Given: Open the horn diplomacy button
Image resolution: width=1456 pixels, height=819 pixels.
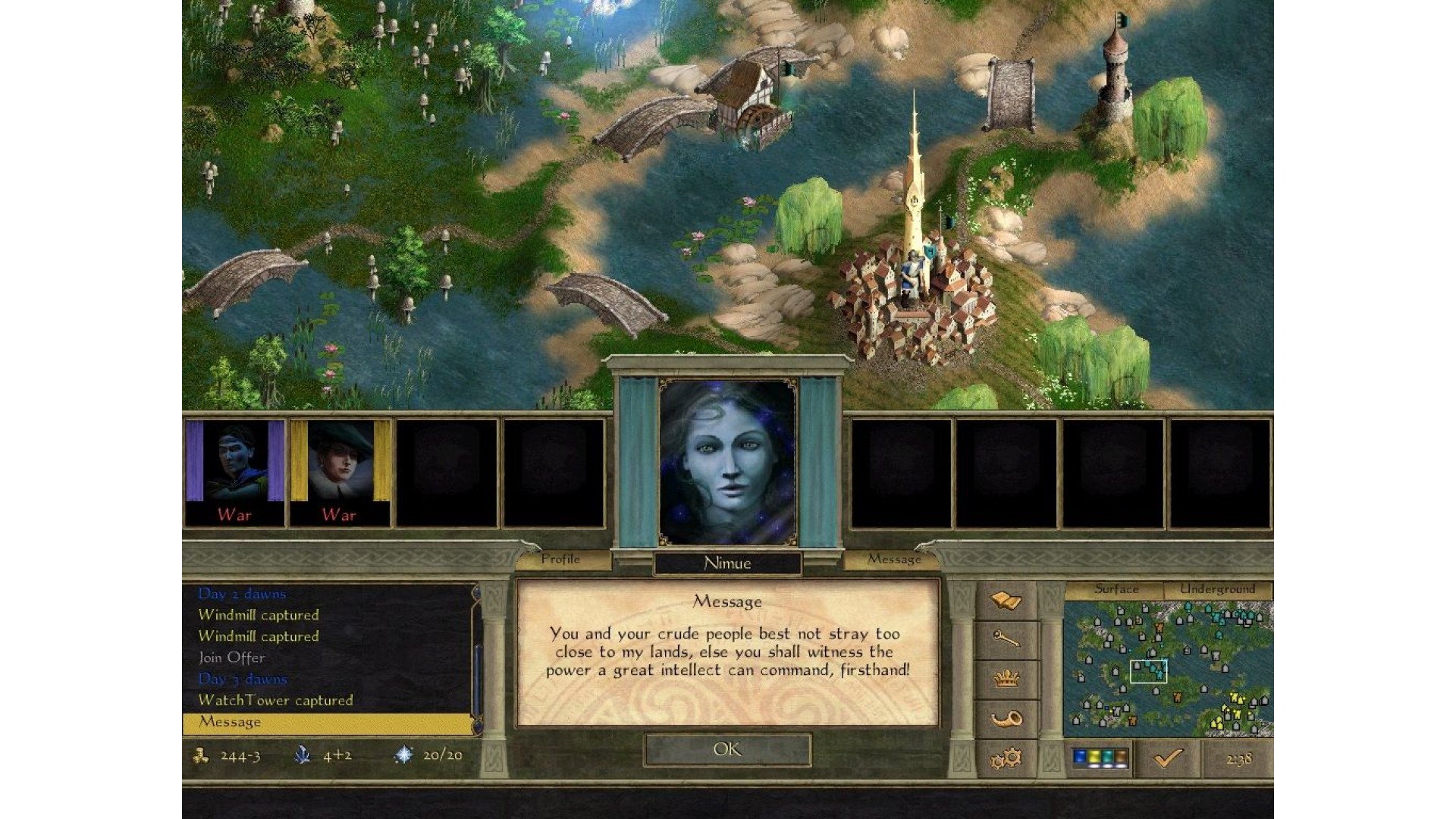Looking at the screenshot, I should (1006, 719).
